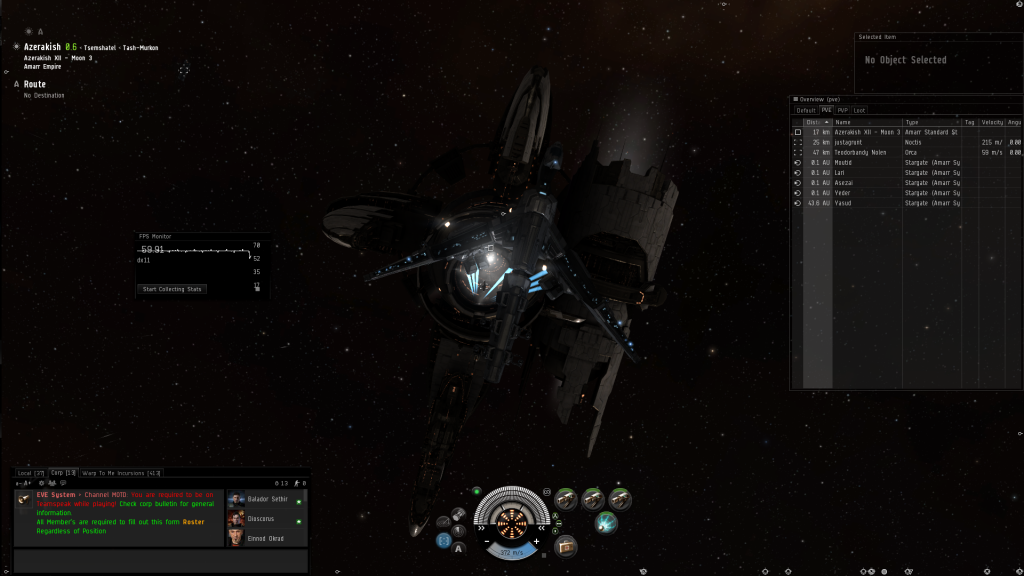Switch to the Local chat tab
This screenshot has width=1024, height=576.
click(30, 472)
